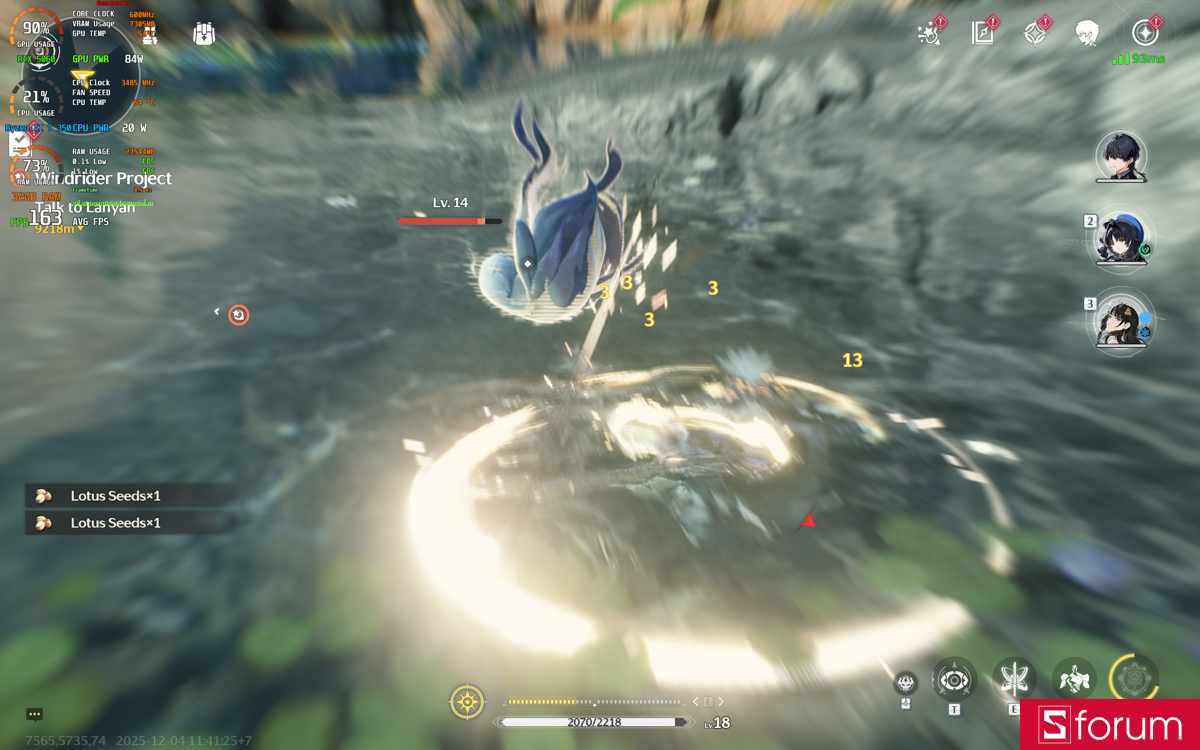Use the sword with wings resonance skill

1014,680
